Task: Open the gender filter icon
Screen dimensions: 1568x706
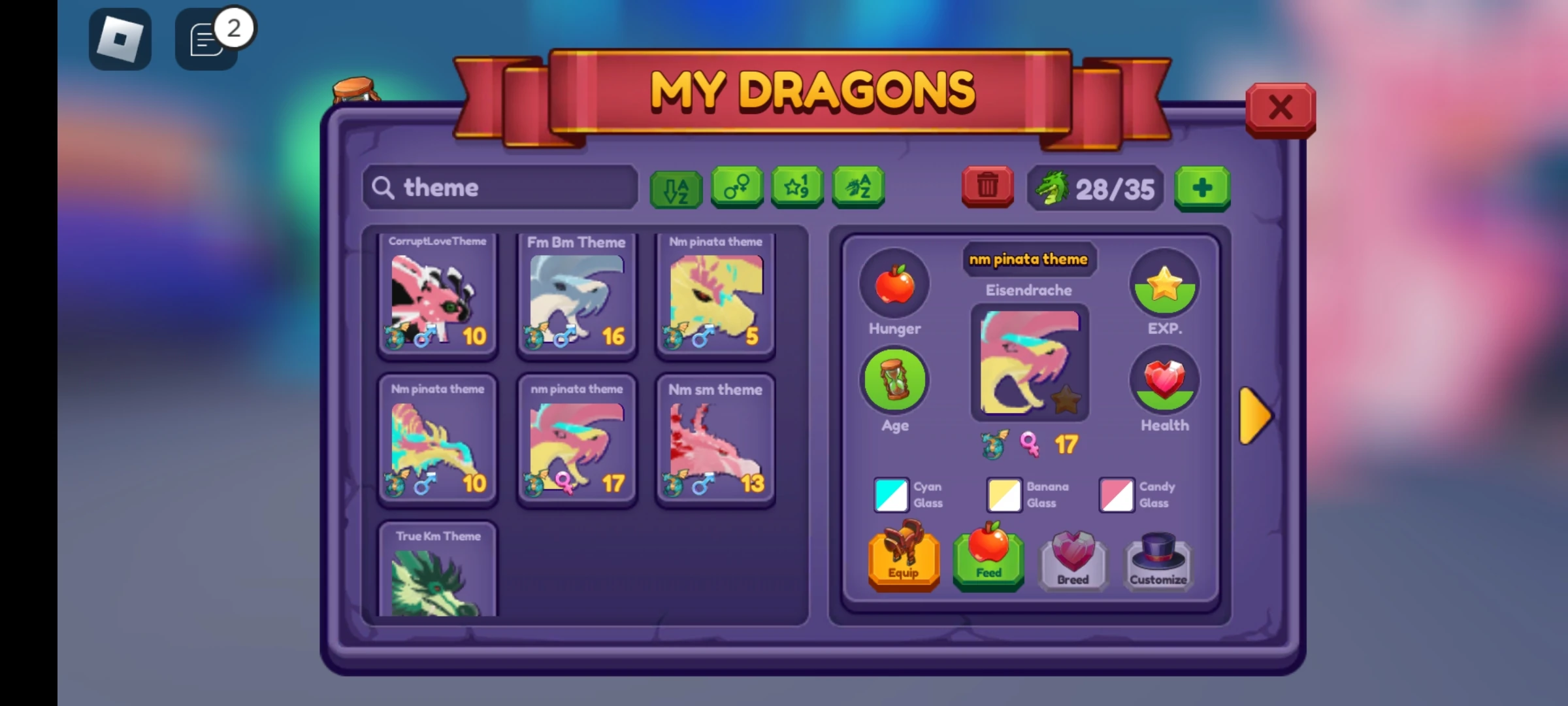Action: [736, 188]
